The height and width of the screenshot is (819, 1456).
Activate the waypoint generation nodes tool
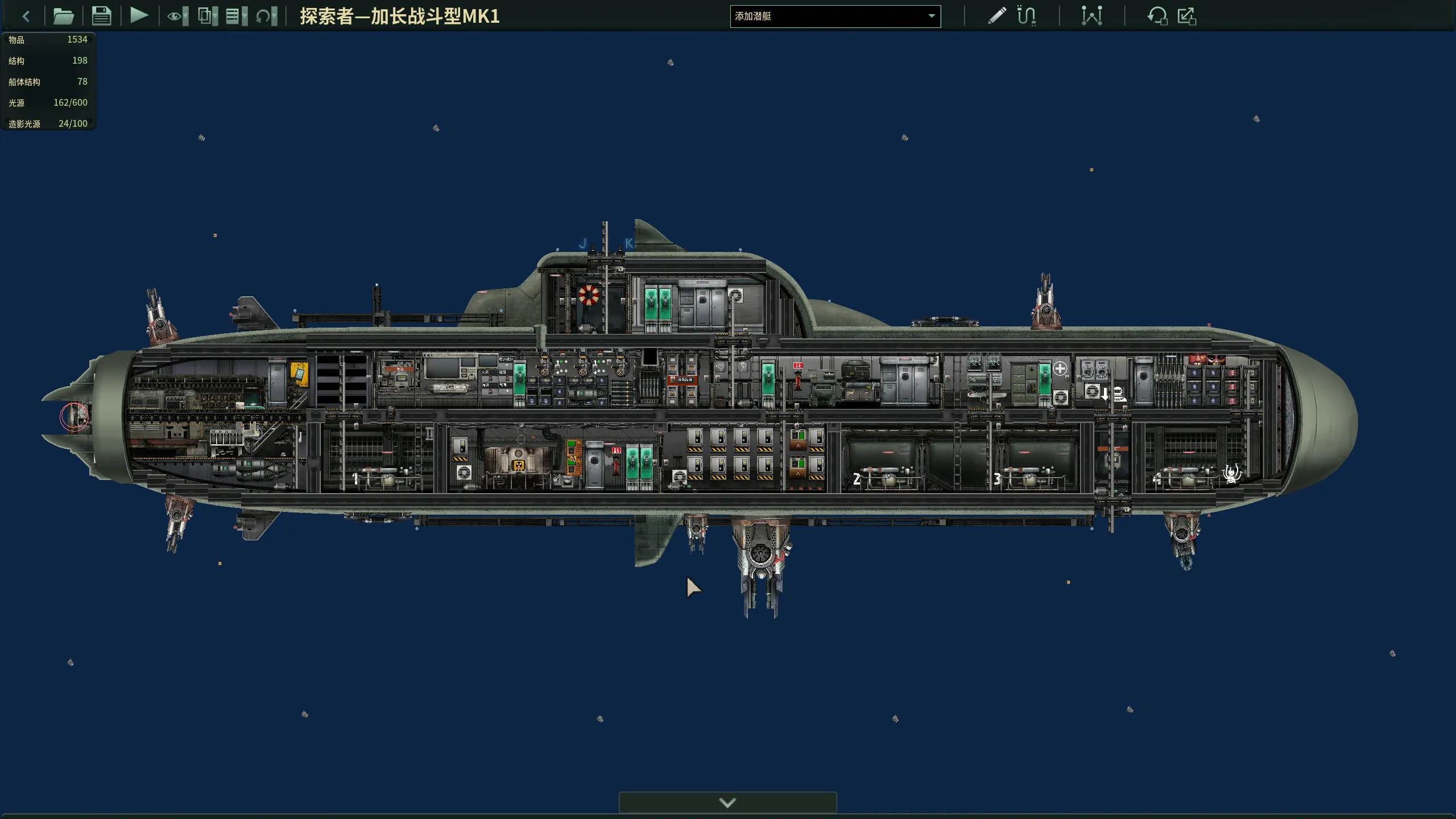[x=1091, y=16]
